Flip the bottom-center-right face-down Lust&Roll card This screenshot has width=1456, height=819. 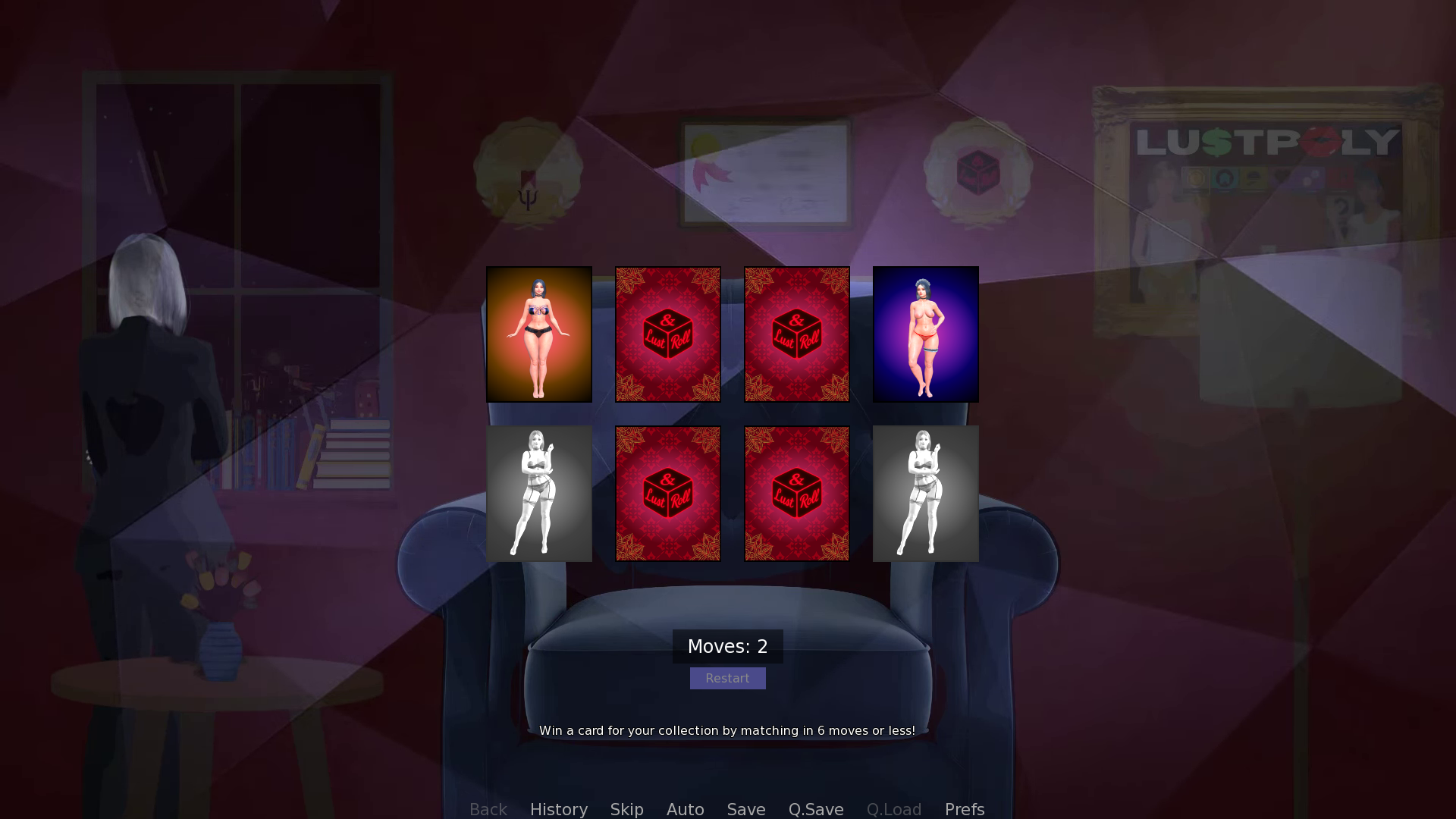pyautogui.click(x=796, y=493)
